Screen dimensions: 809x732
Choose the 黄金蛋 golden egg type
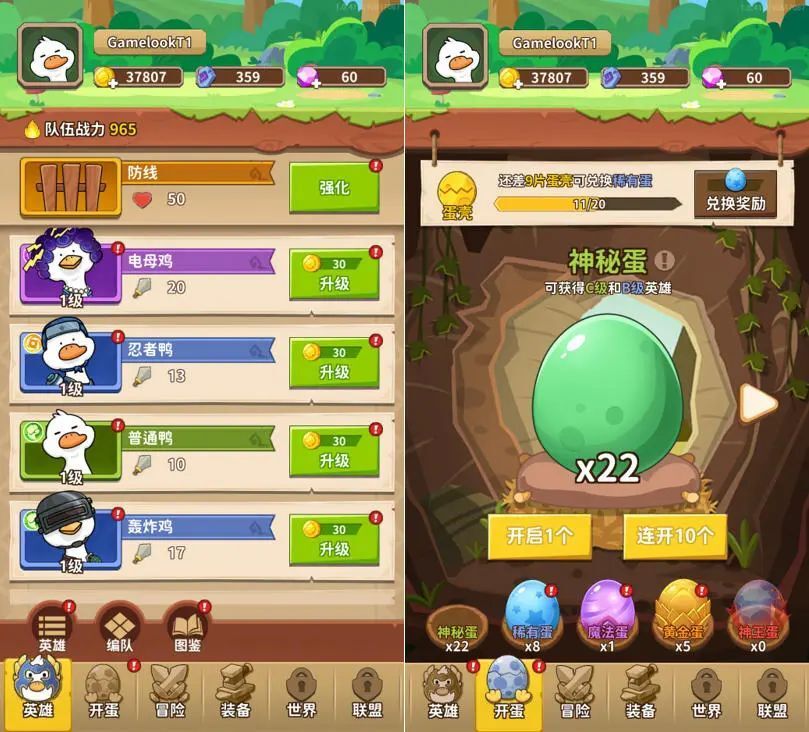[681, 610]
